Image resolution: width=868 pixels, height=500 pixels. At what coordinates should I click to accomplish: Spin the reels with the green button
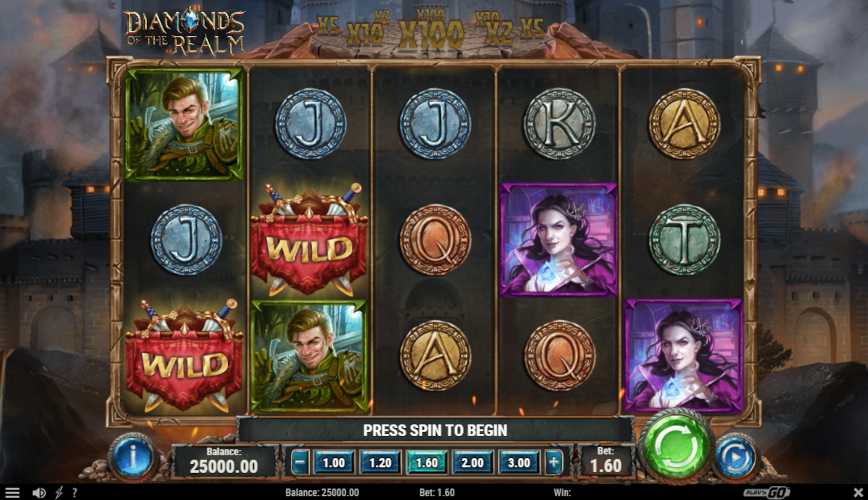(676, 446)
